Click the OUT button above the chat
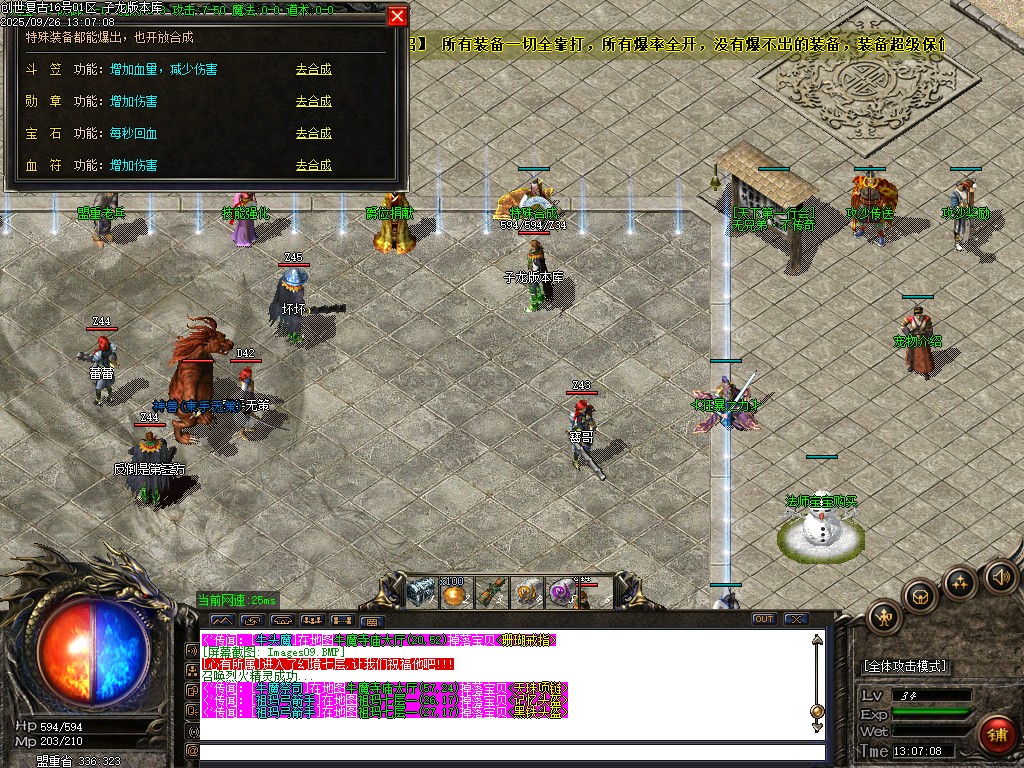Image resolution: width=1024 pixels, height=768 pixels. click(x=764, y=619)
